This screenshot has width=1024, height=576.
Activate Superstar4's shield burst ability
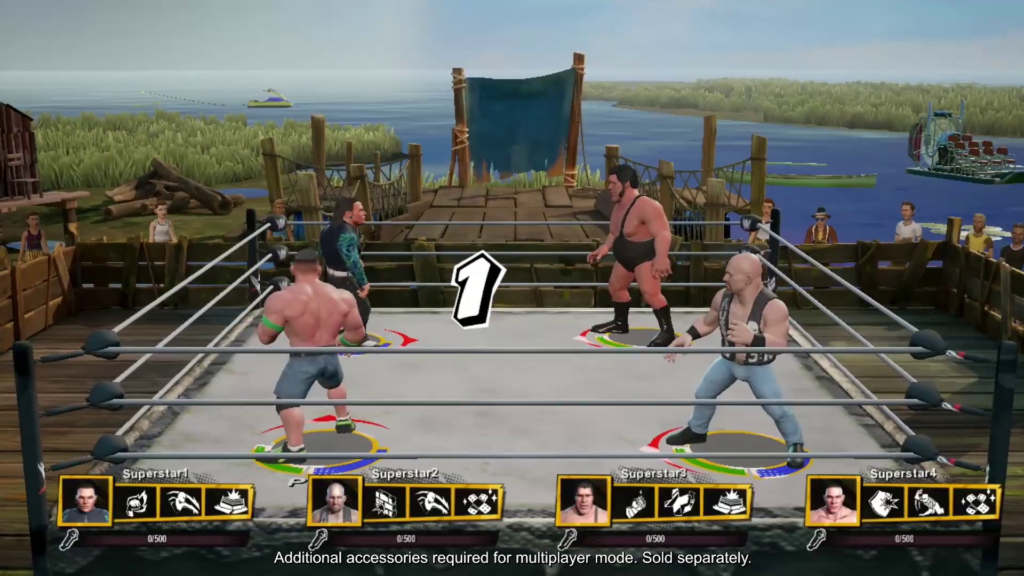click(x=884, y=502)
